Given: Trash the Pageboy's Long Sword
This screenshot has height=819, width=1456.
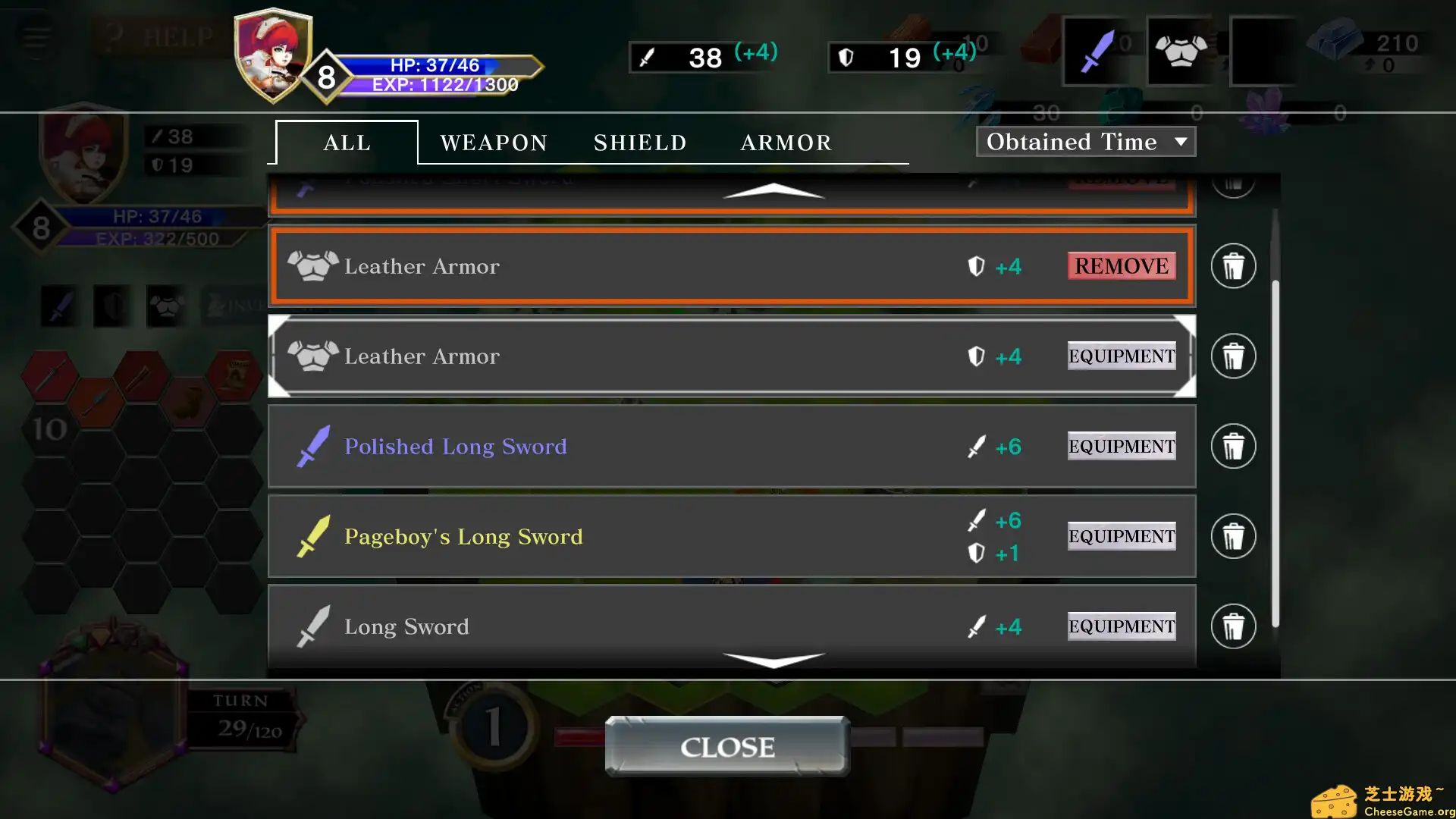Looking at the screenshot, I should point(1233,536).
